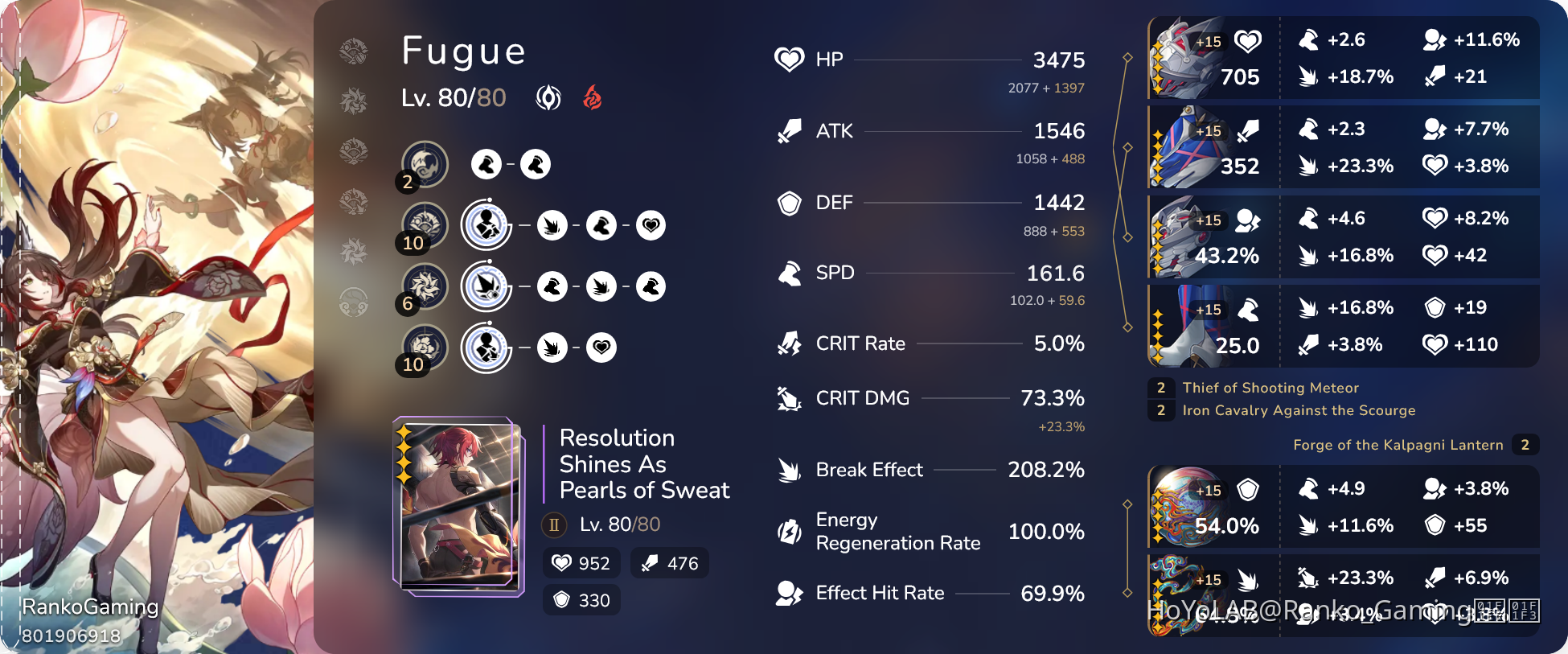This screenshot has width=1568, height=654.
Task: Click the CRIT Rate stat icon
Action: point(790,343)
